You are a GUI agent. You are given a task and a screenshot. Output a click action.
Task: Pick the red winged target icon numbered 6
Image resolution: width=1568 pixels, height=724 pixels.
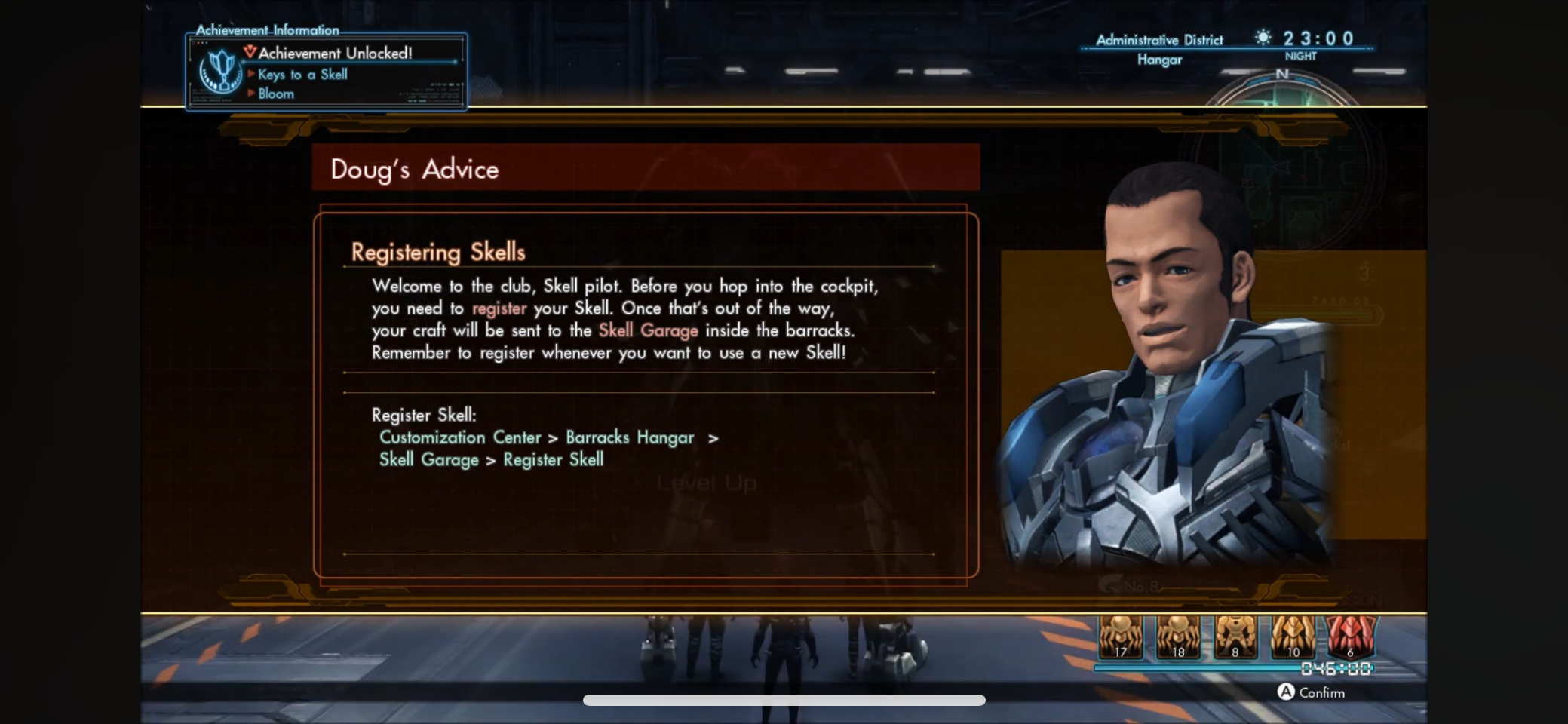1350,637
